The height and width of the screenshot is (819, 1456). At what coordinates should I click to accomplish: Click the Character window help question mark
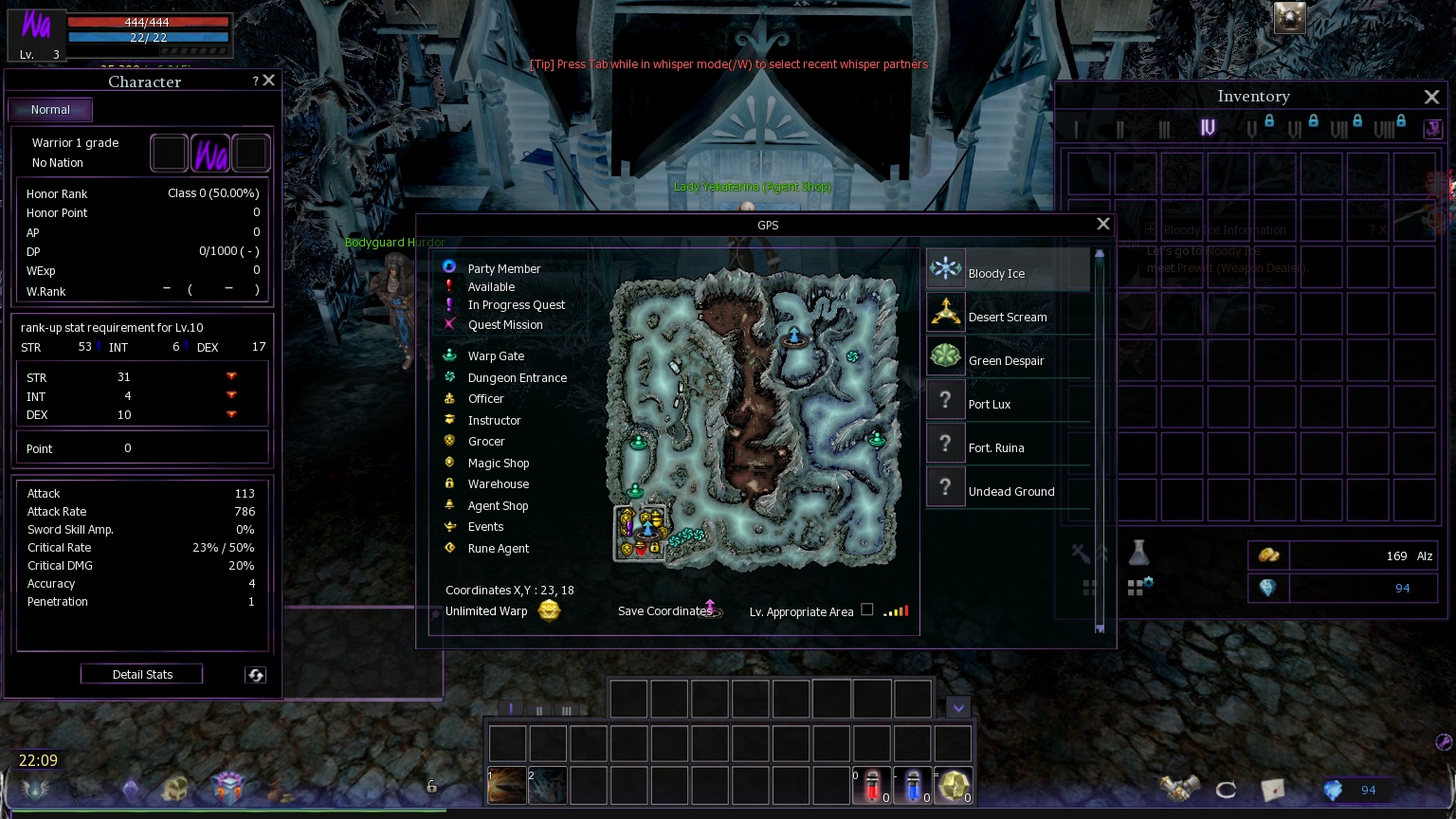(x=255, y=82)
